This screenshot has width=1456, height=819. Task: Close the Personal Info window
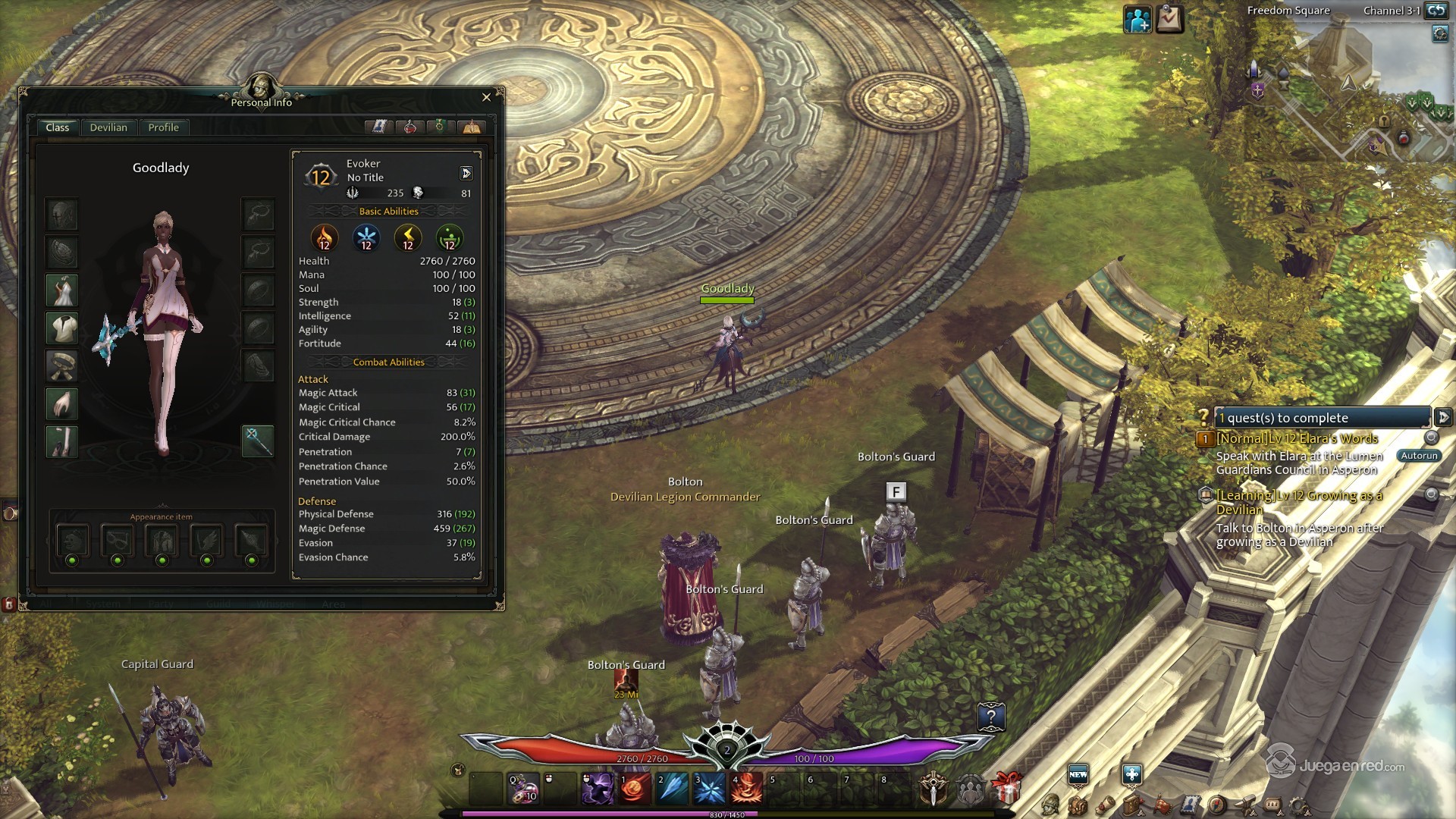pos(486,97)
